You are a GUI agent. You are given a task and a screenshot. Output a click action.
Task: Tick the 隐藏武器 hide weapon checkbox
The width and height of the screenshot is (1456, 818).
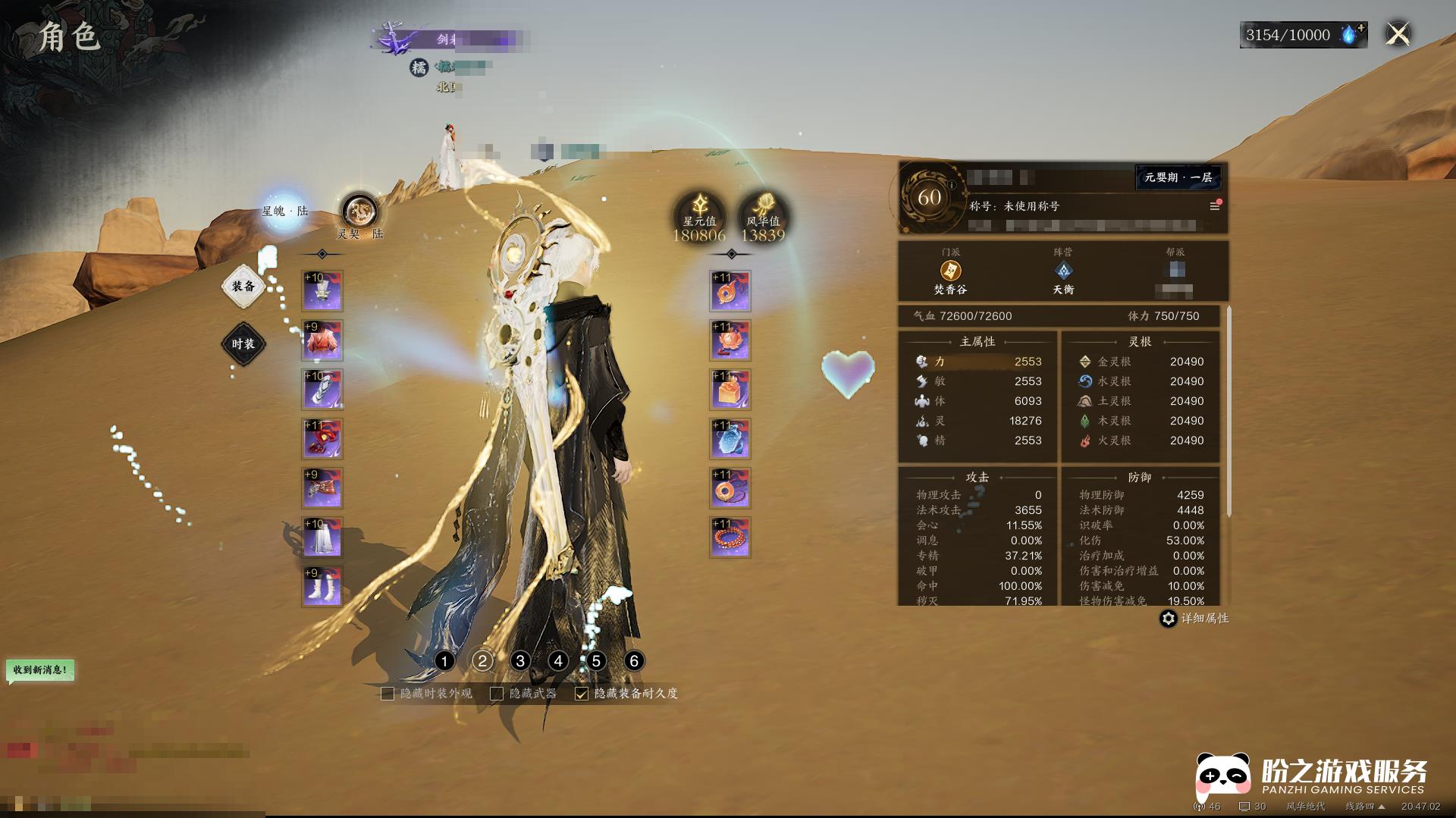pyautogui.click(x=497, y=694)
